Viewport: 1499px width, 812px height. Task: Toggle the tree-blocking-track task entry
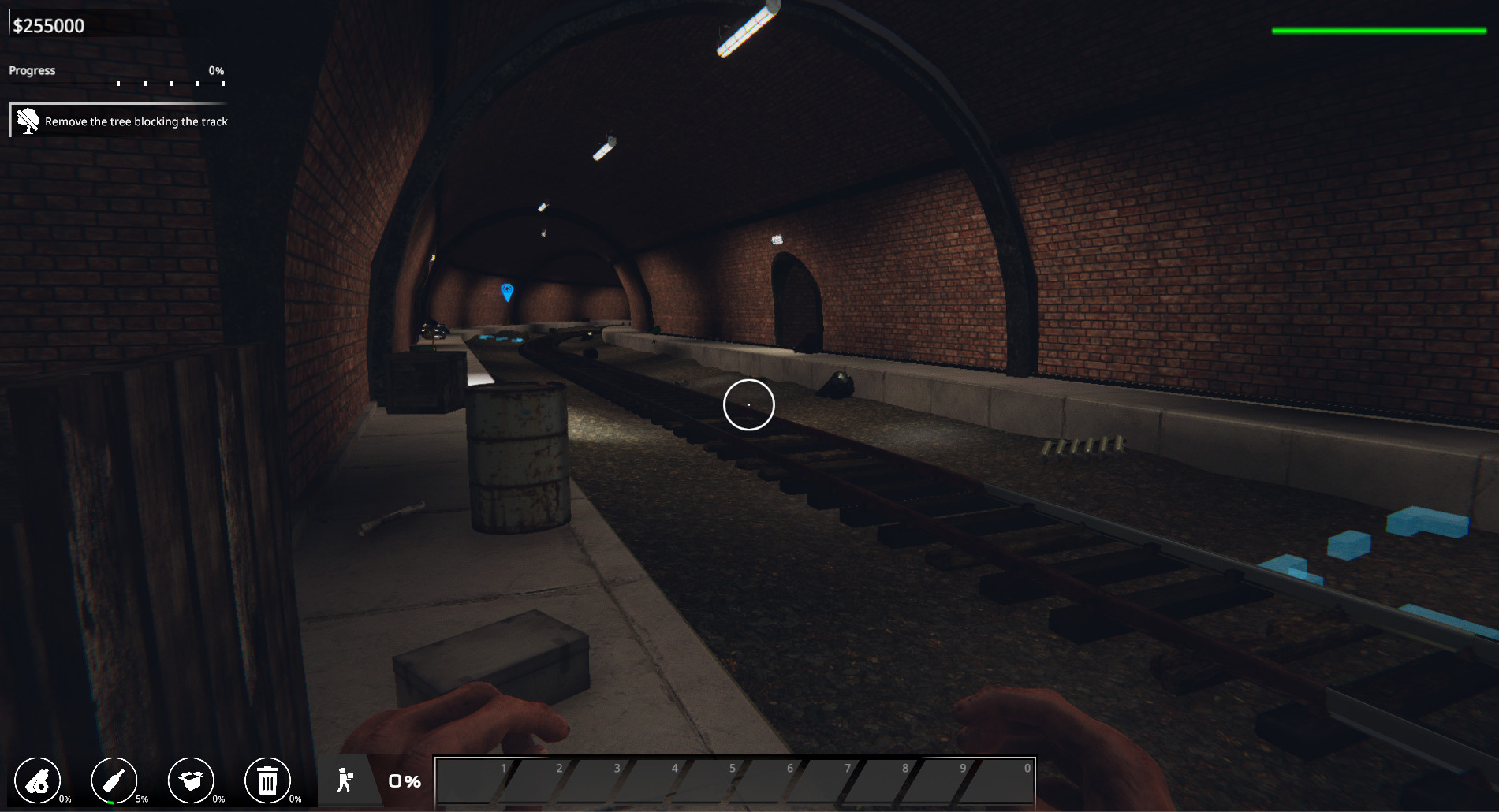coord(118,121)
